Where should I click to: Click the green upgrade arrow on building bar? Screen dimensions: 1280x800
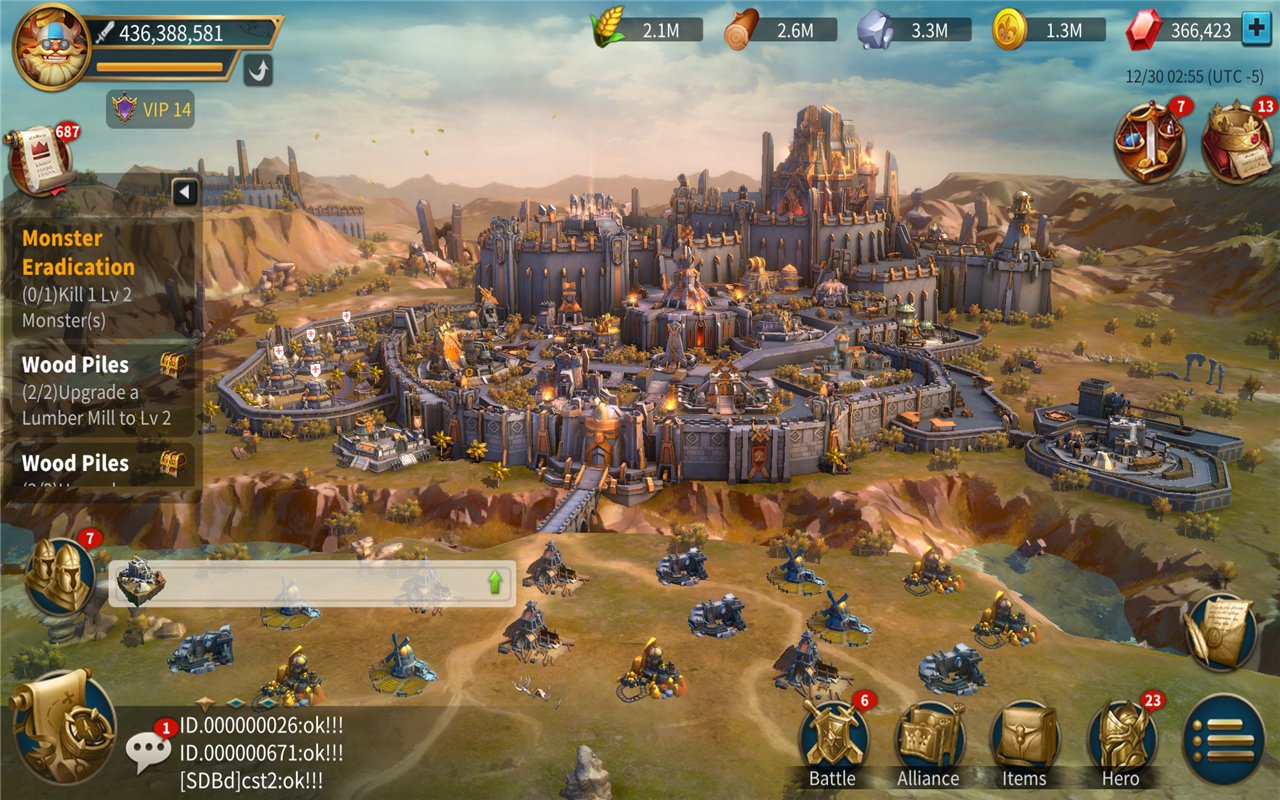point(495,583)
